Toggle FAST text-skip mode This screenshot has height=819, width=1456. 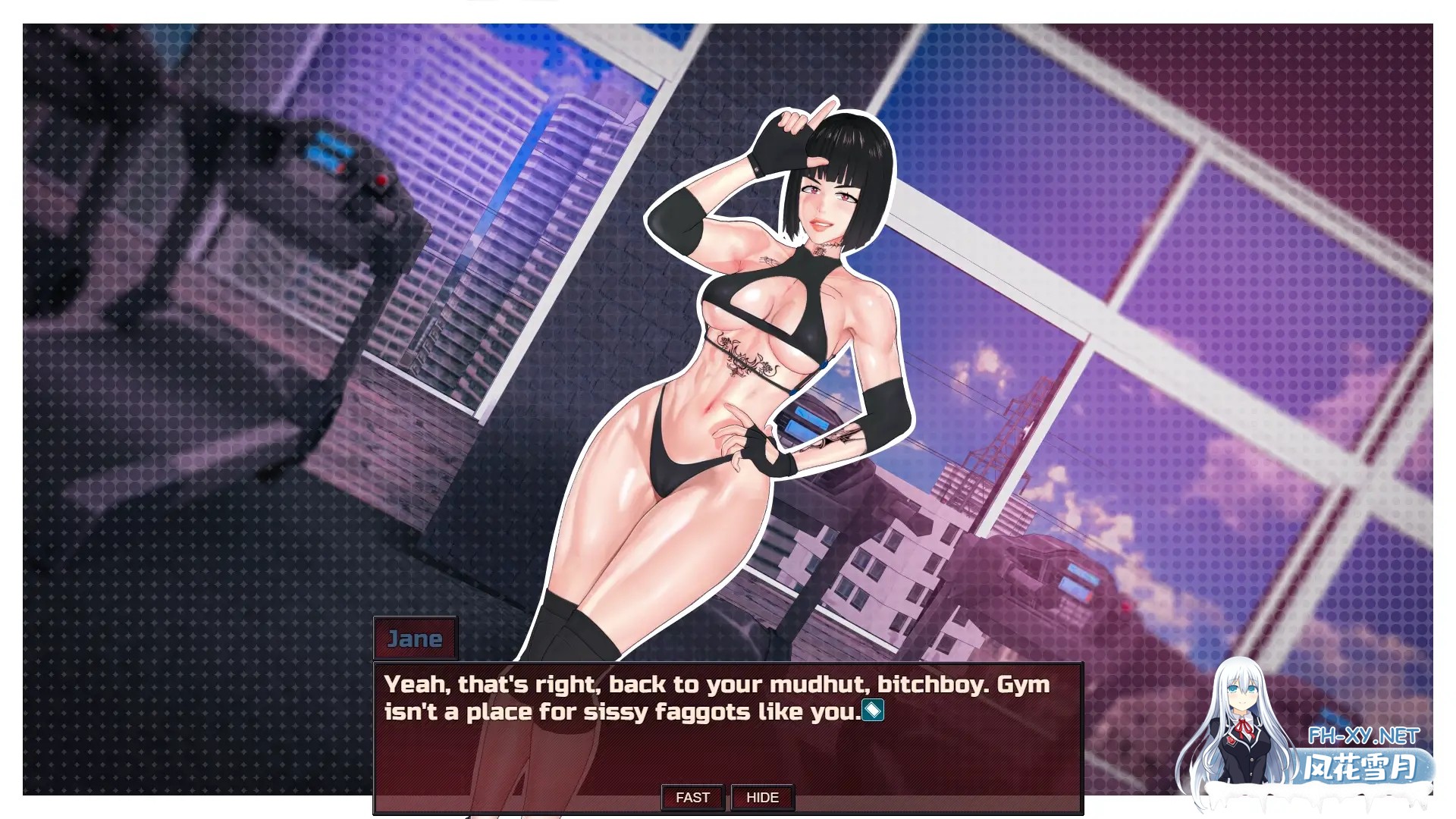pos(692,797)
